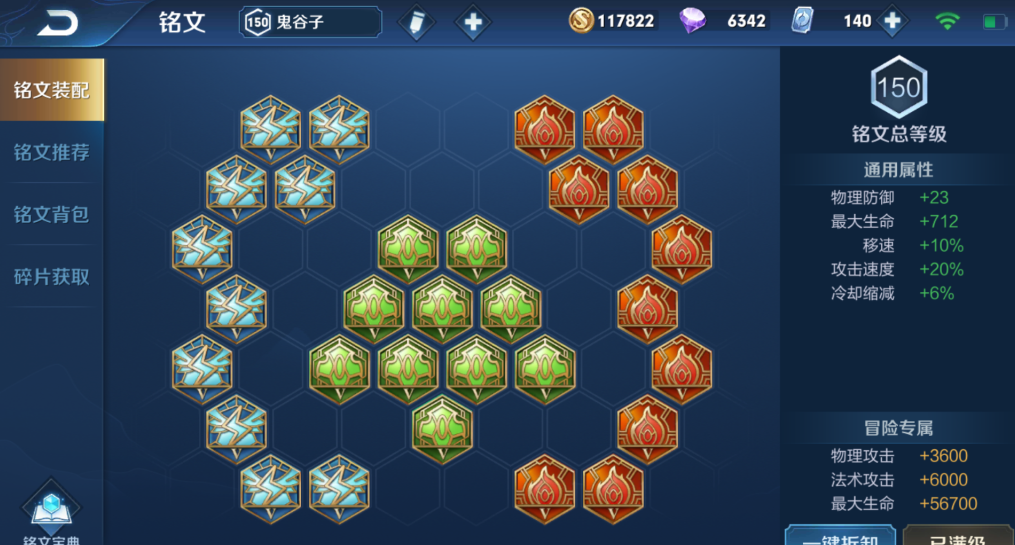Viewport: 1015px width, 545px height.
Task: View the level 150 rune total badge
Action: coord(898,89)
